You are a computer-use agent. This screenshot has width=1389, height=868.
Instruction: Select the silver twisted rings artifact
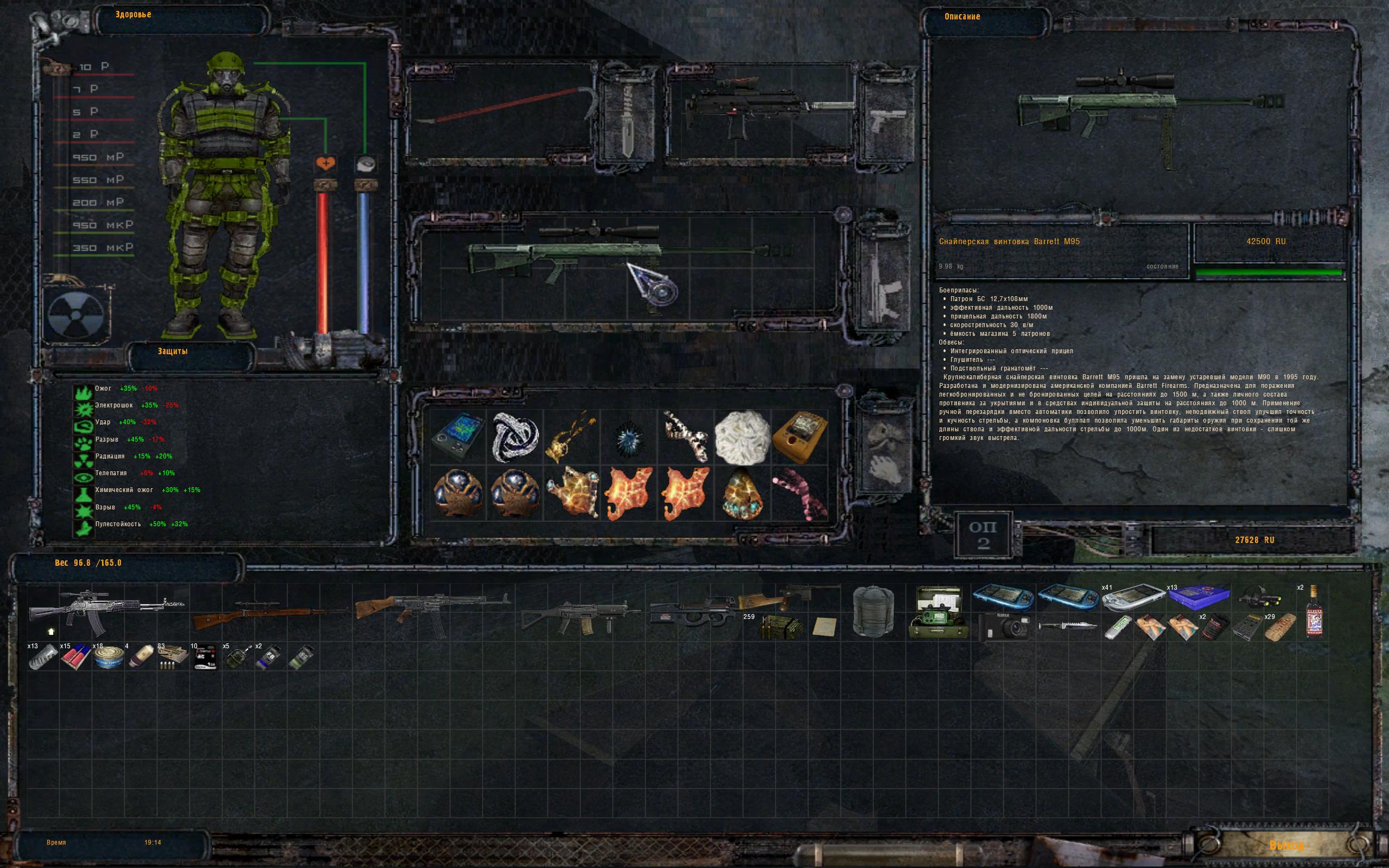(515, 437)
